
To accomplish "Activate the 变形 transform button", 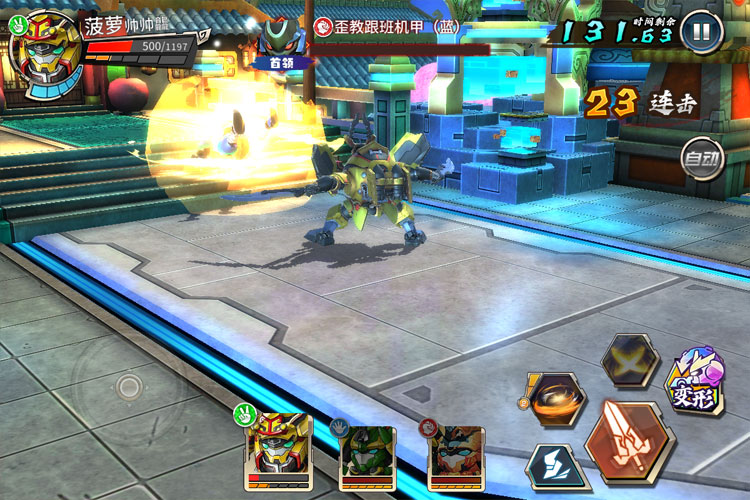I will 697,381.
